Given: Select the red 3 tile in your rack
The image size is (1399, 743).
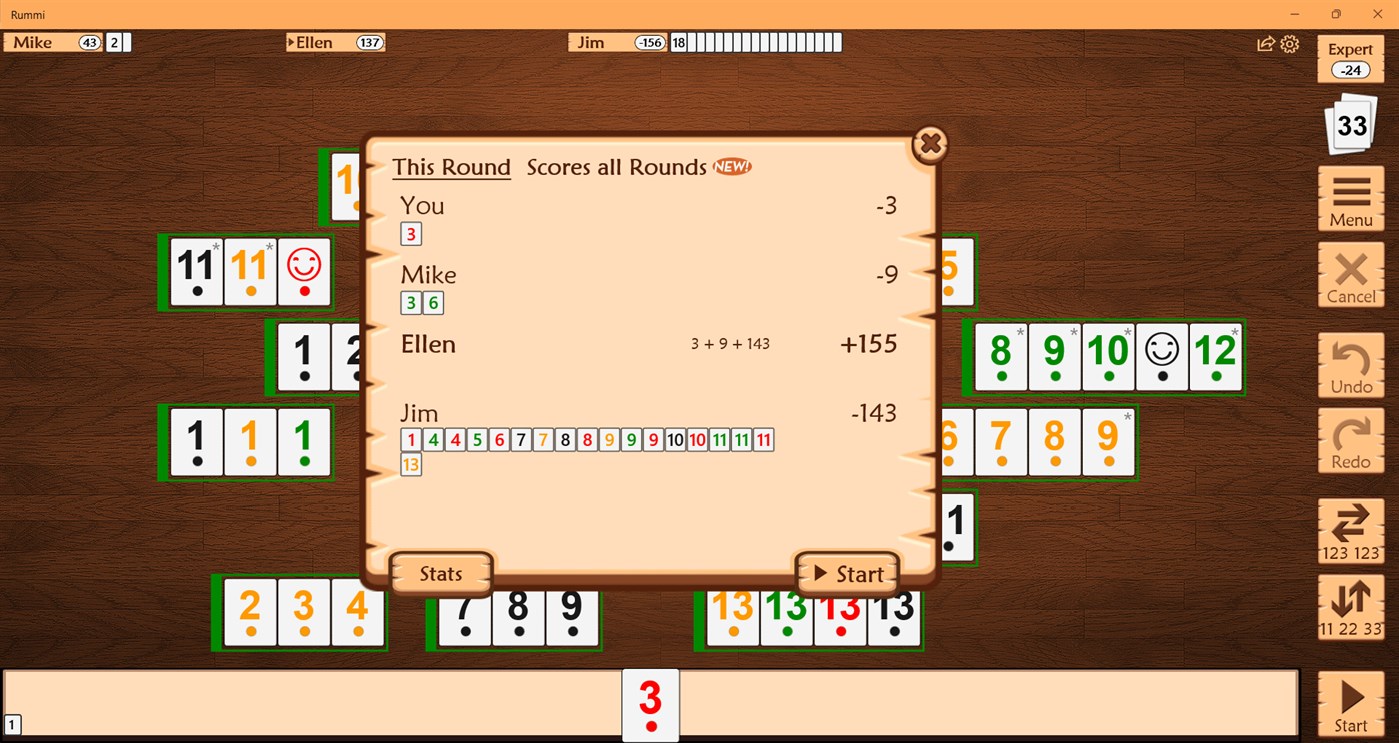Looking at the screenshot, I should [650, 704].
